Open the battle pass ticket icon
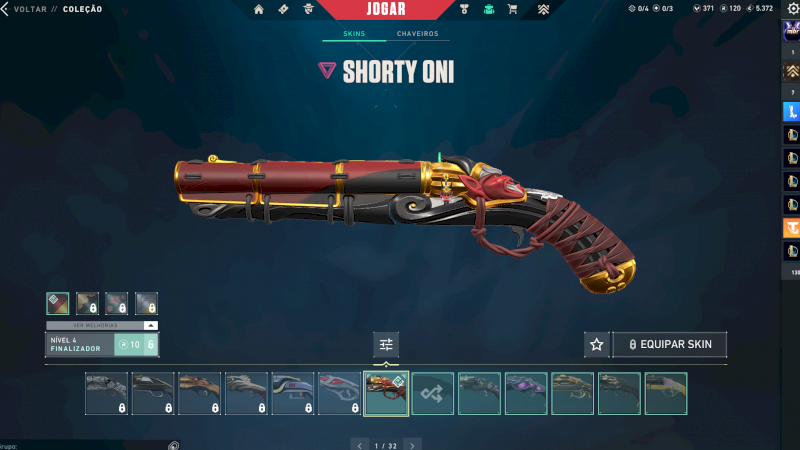800x450 pixels. click(x=283, y=9)
